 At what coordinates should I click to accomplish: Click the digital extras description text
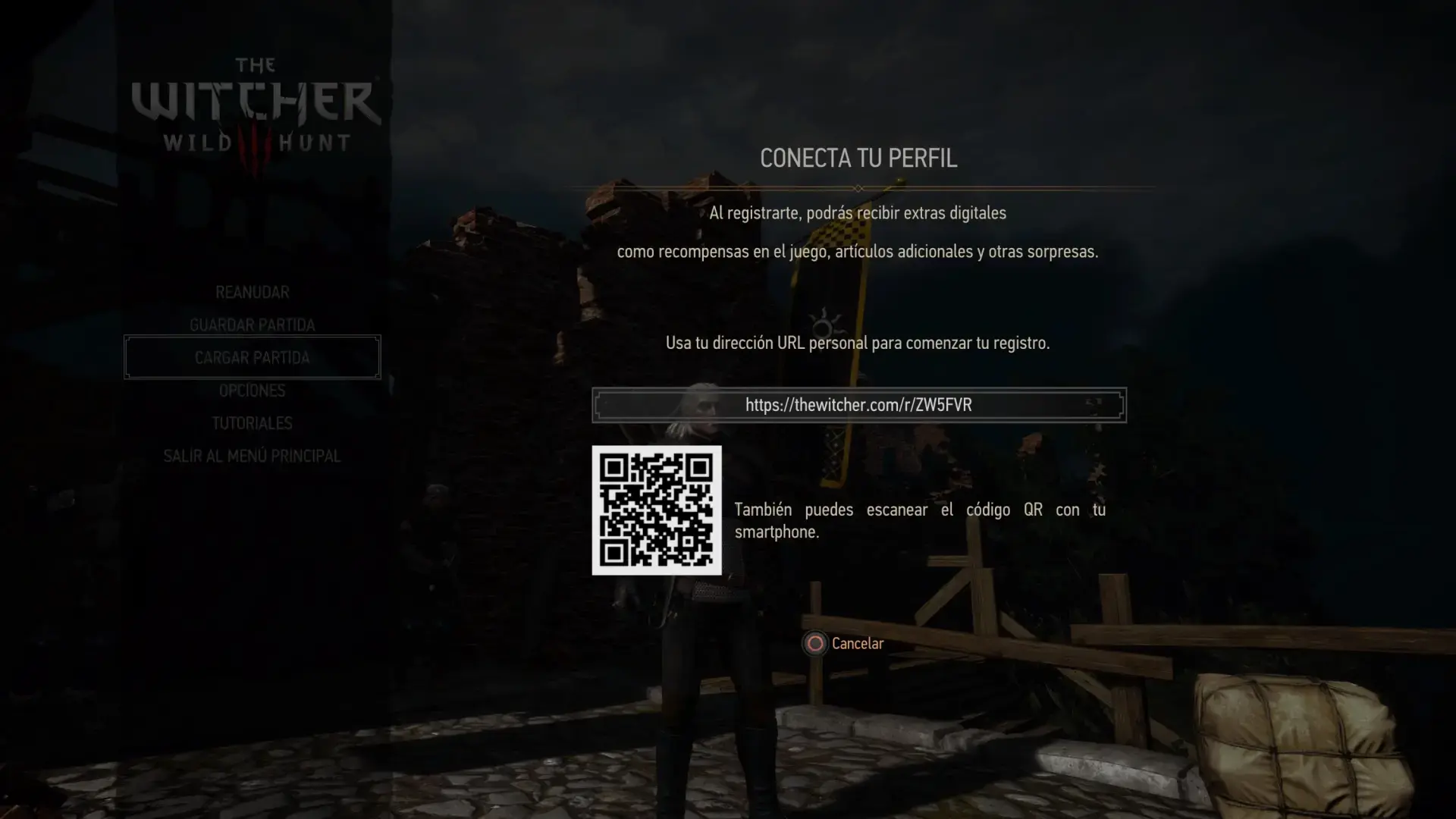(857, 231)
